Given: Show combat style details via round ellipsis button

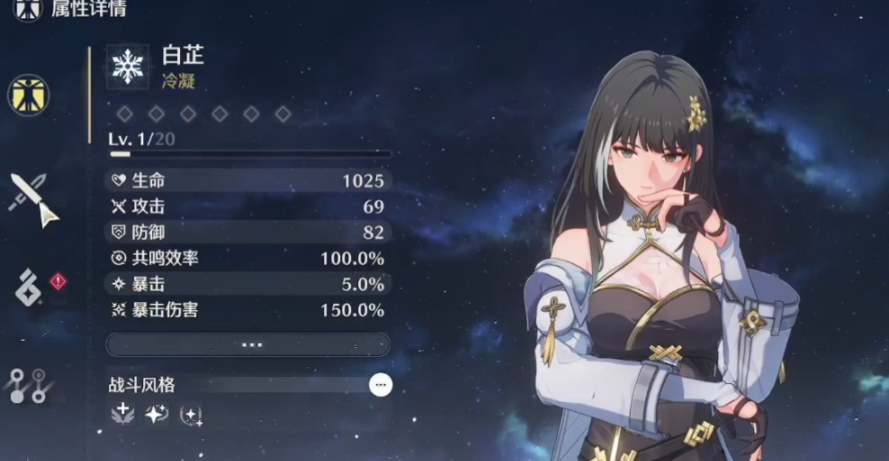Looking at the screenshot, I should pyautogui.click(x=380, y=384).
